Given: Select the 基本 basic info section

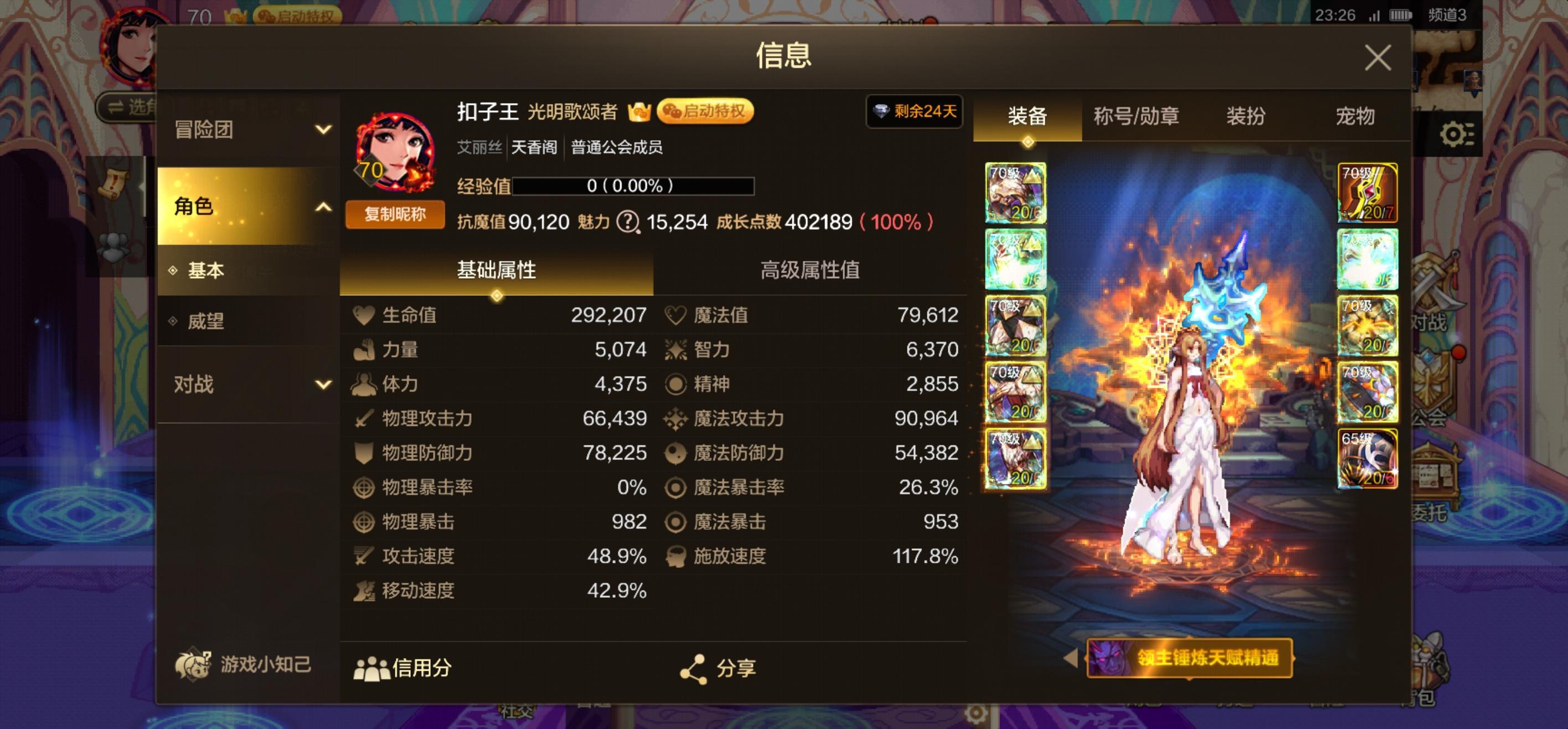Looking at the screenshot, I should (x=207, y=270).
